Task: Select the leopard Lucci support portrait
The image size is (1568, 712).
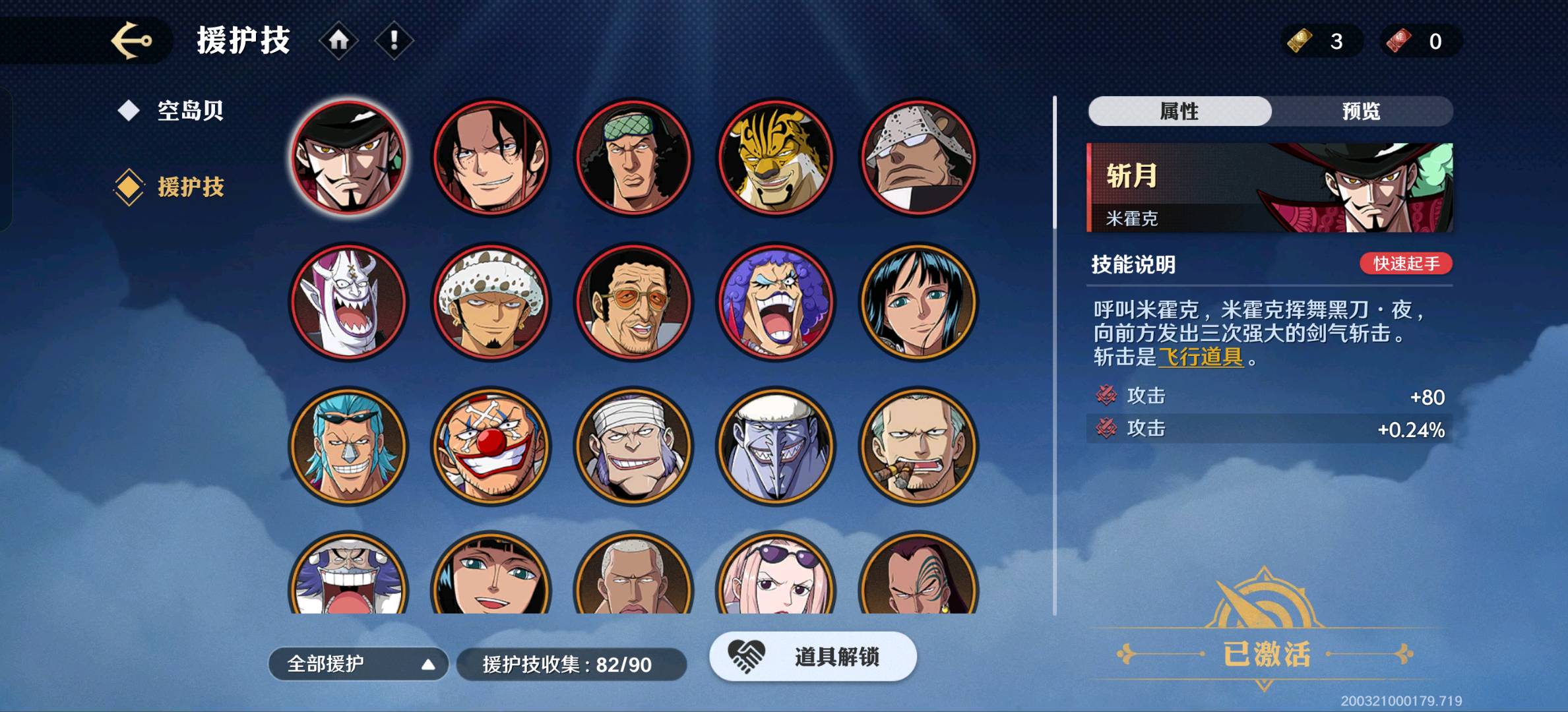Action: point(776,158)
